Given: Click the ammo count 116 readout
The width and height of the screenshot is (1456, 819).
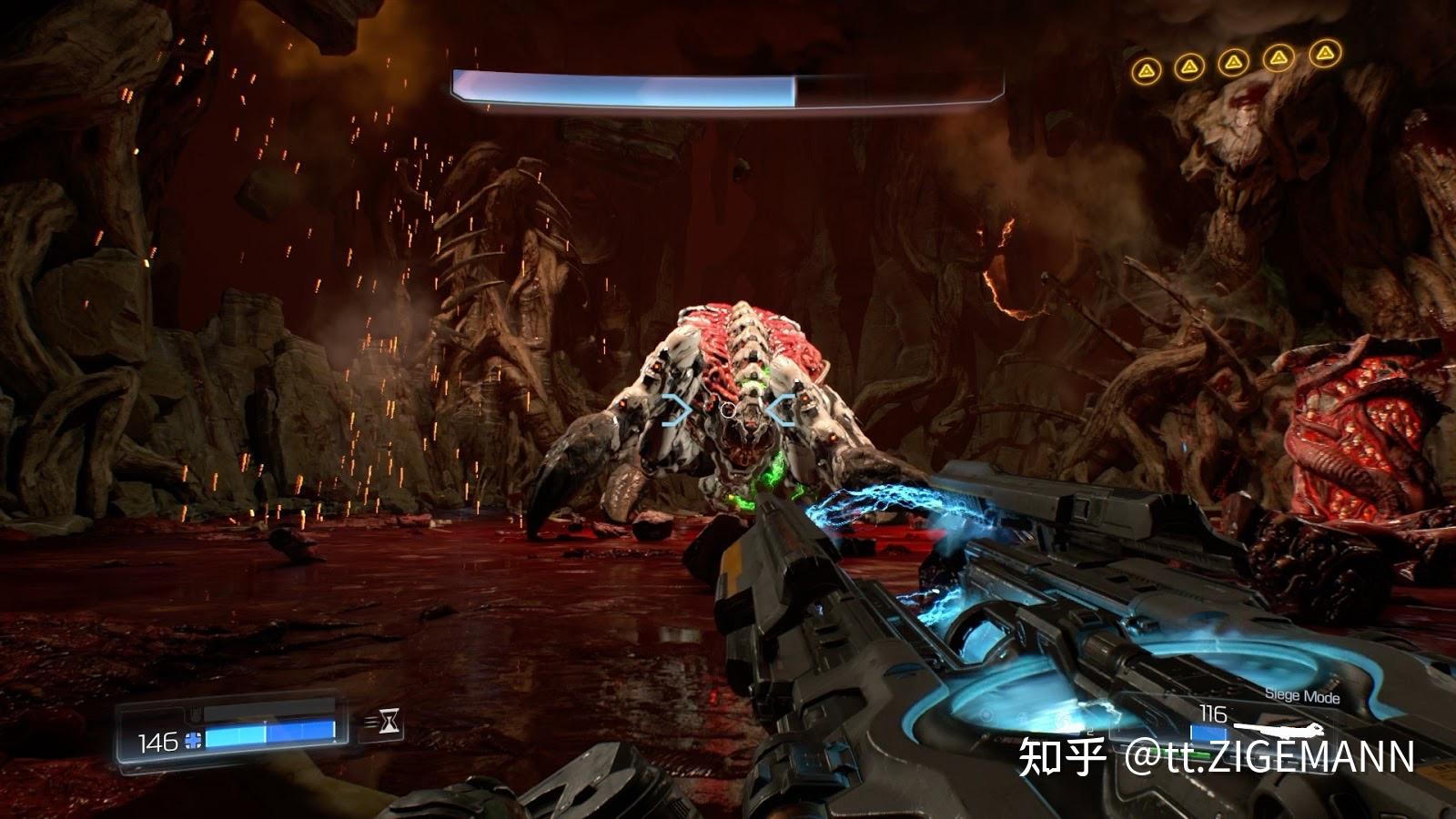Looking at the screenshot, I should [x=1213, y=714].
